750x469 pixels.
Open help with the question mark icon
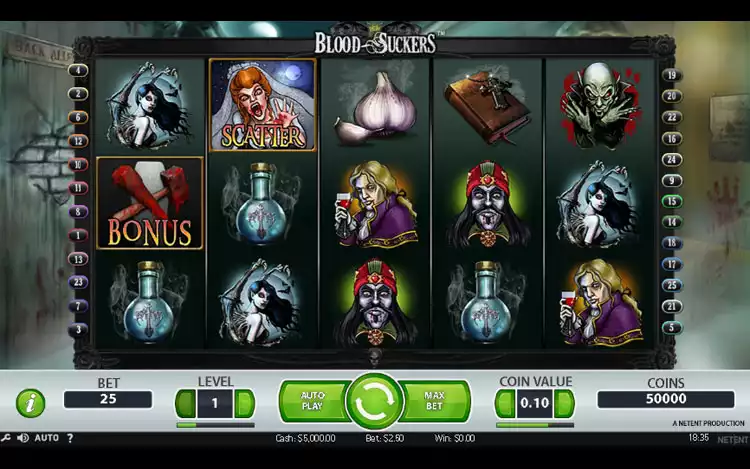[x=70, y=438]
